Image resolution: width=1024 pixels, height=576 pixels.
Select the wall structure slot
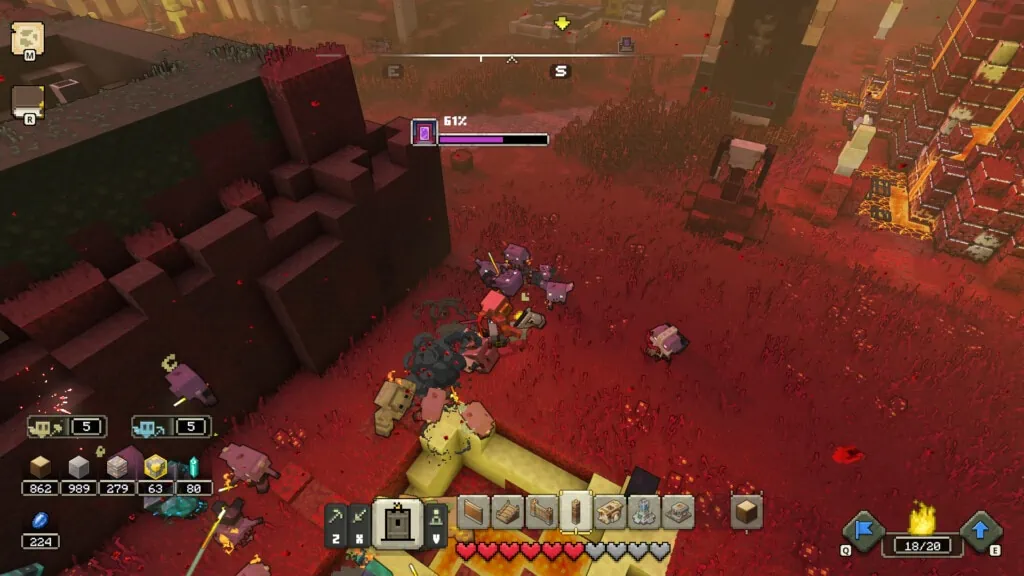(x=473, y=512)
